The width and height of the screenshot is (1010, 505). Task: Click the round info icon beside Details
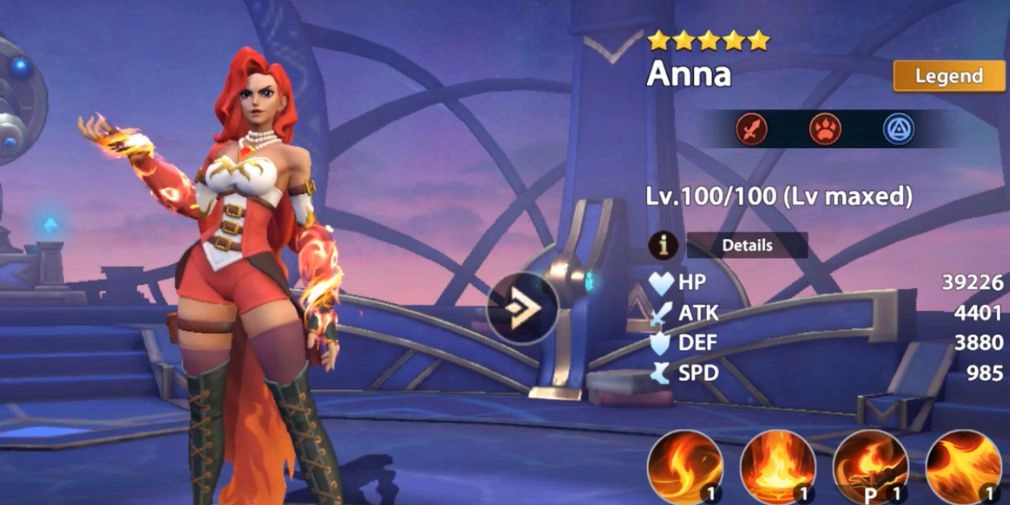click(x=663, y=245)
